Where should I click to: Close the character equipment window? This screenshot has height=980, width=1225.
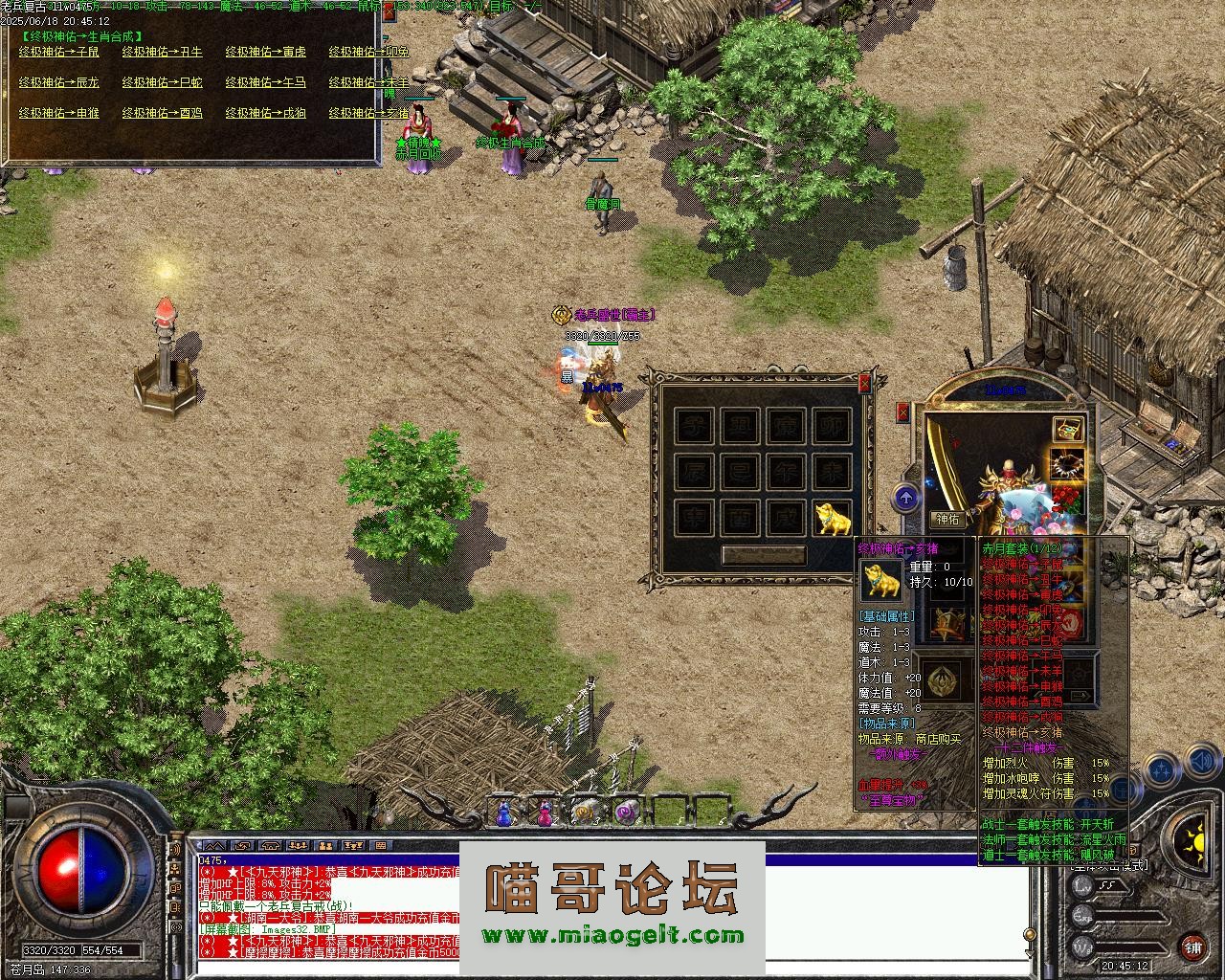click(902, 412)
